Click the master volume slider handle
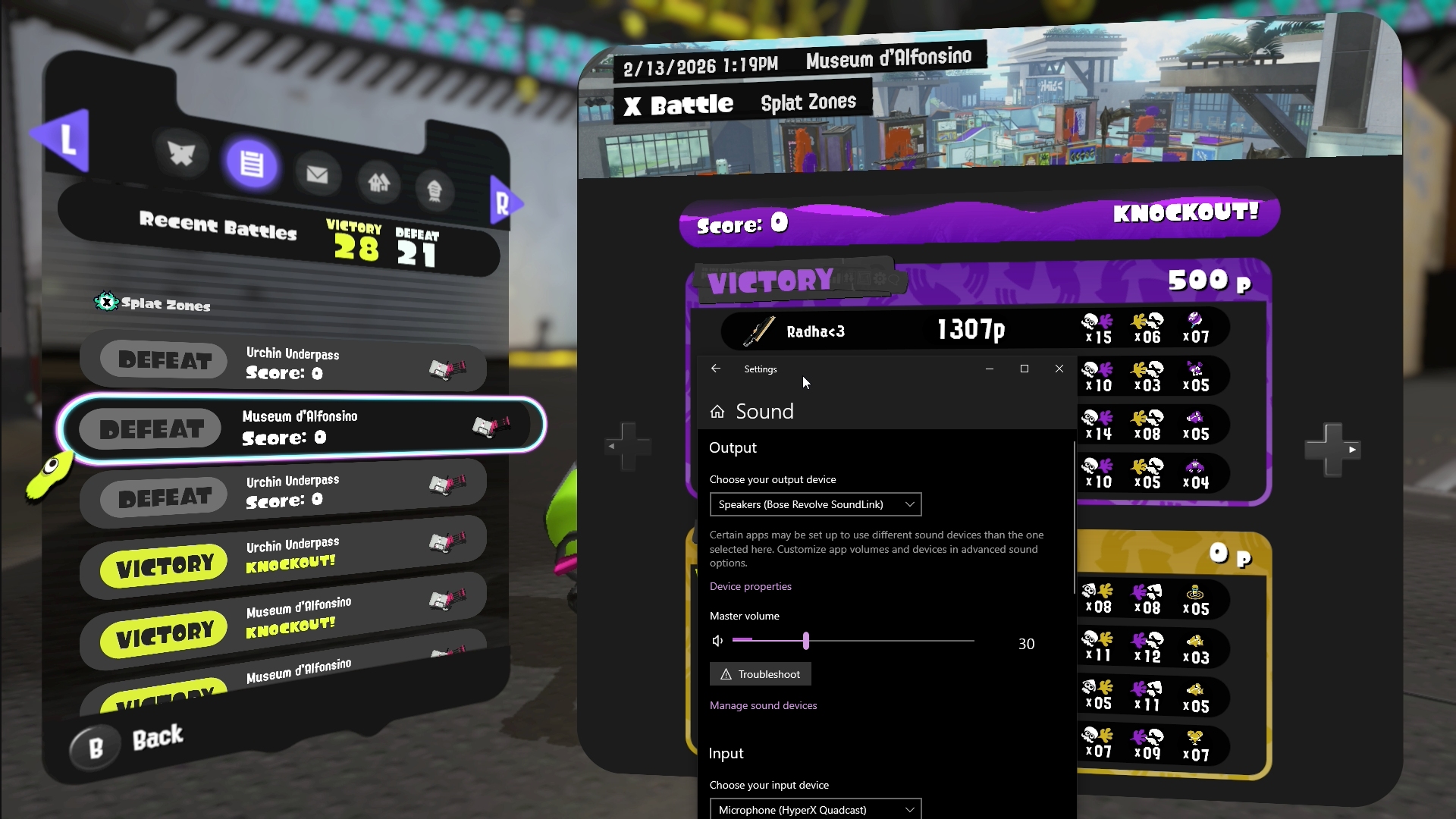Viewport: 1456px width, 819px height. tap(806, 641)
